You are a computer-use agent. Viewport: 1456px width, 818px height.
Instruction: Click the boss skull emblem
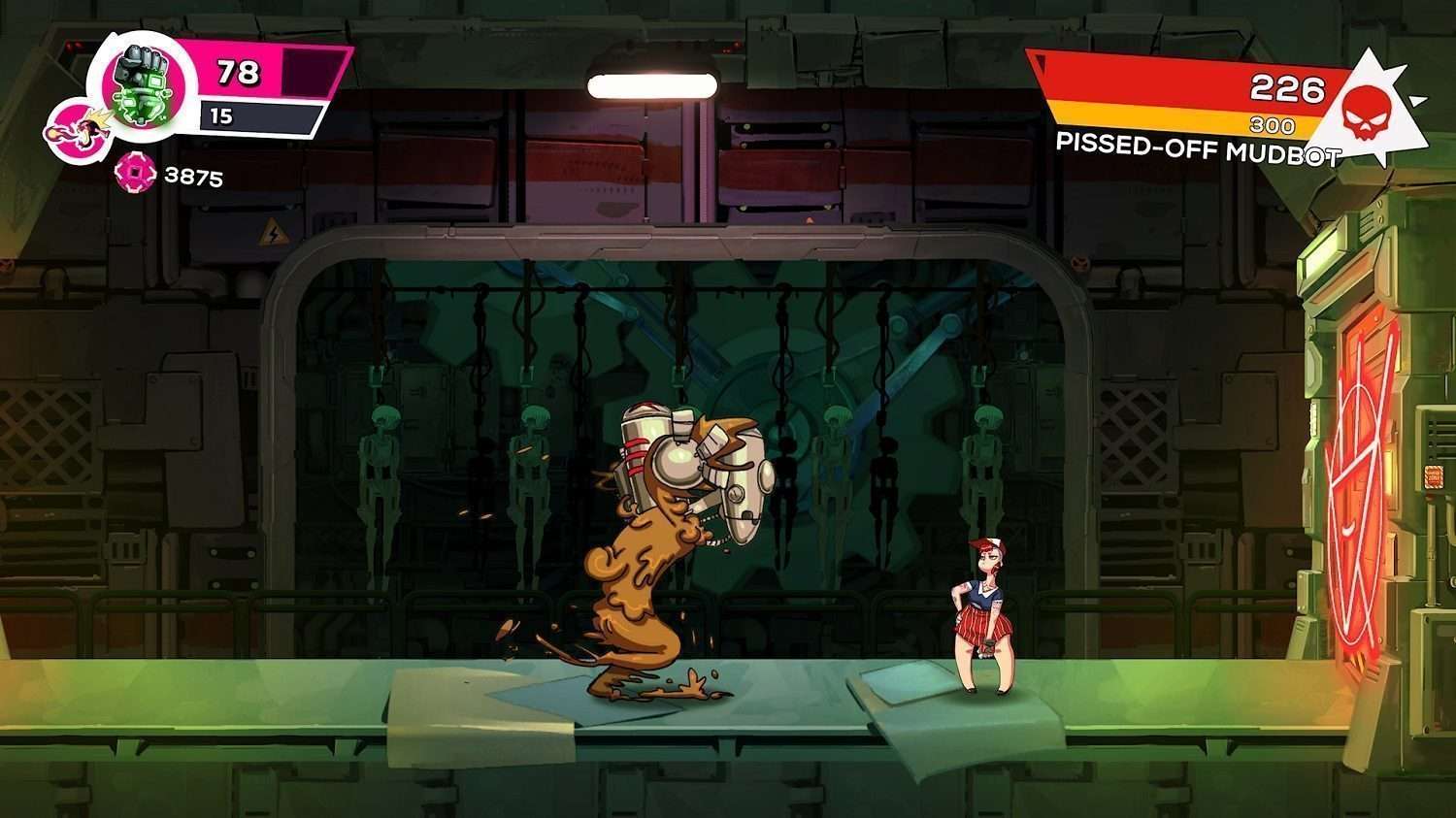click(1369, 106)
